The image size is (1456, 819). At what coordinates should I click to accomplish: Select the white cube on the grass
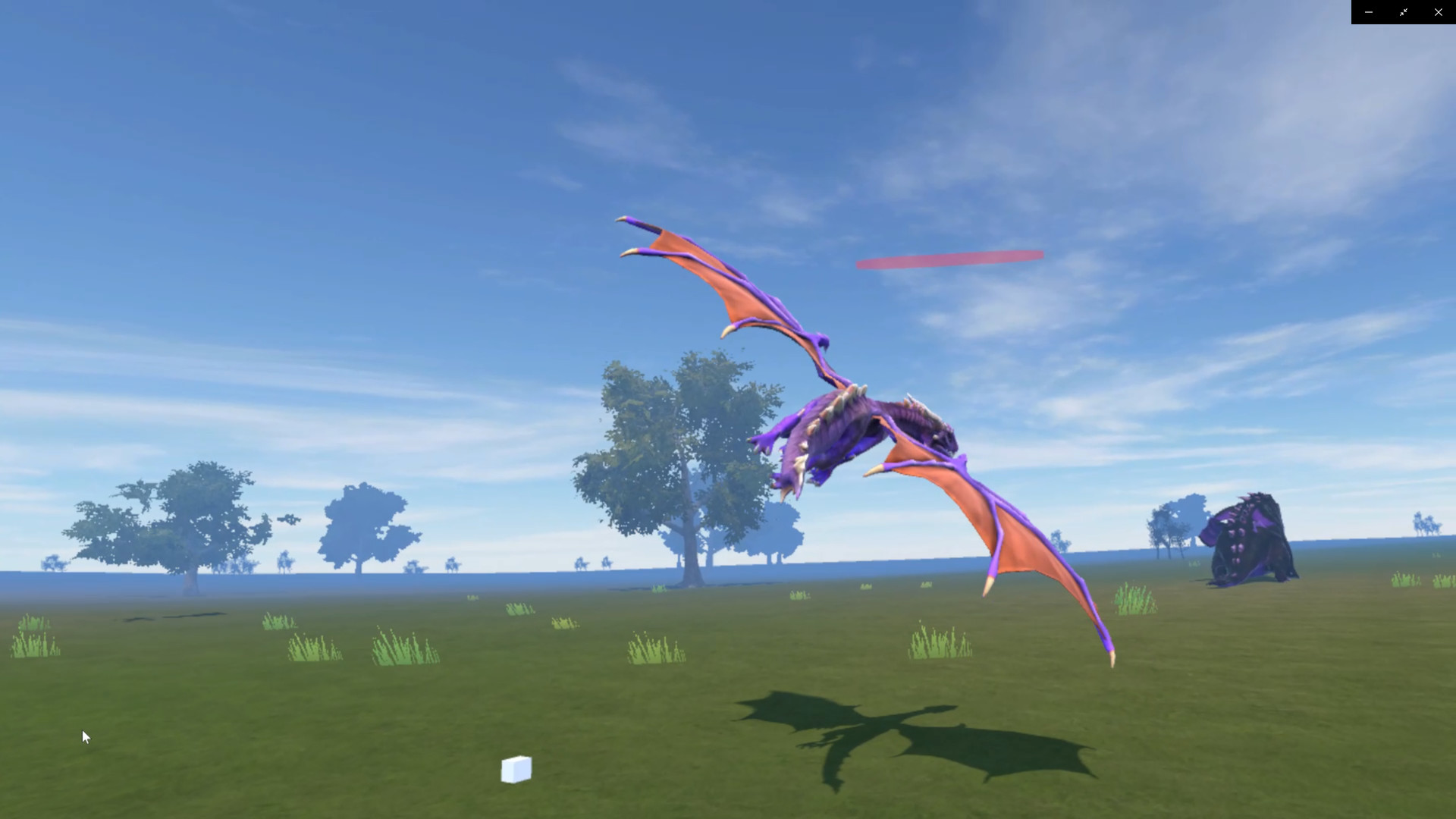(516, 770)
